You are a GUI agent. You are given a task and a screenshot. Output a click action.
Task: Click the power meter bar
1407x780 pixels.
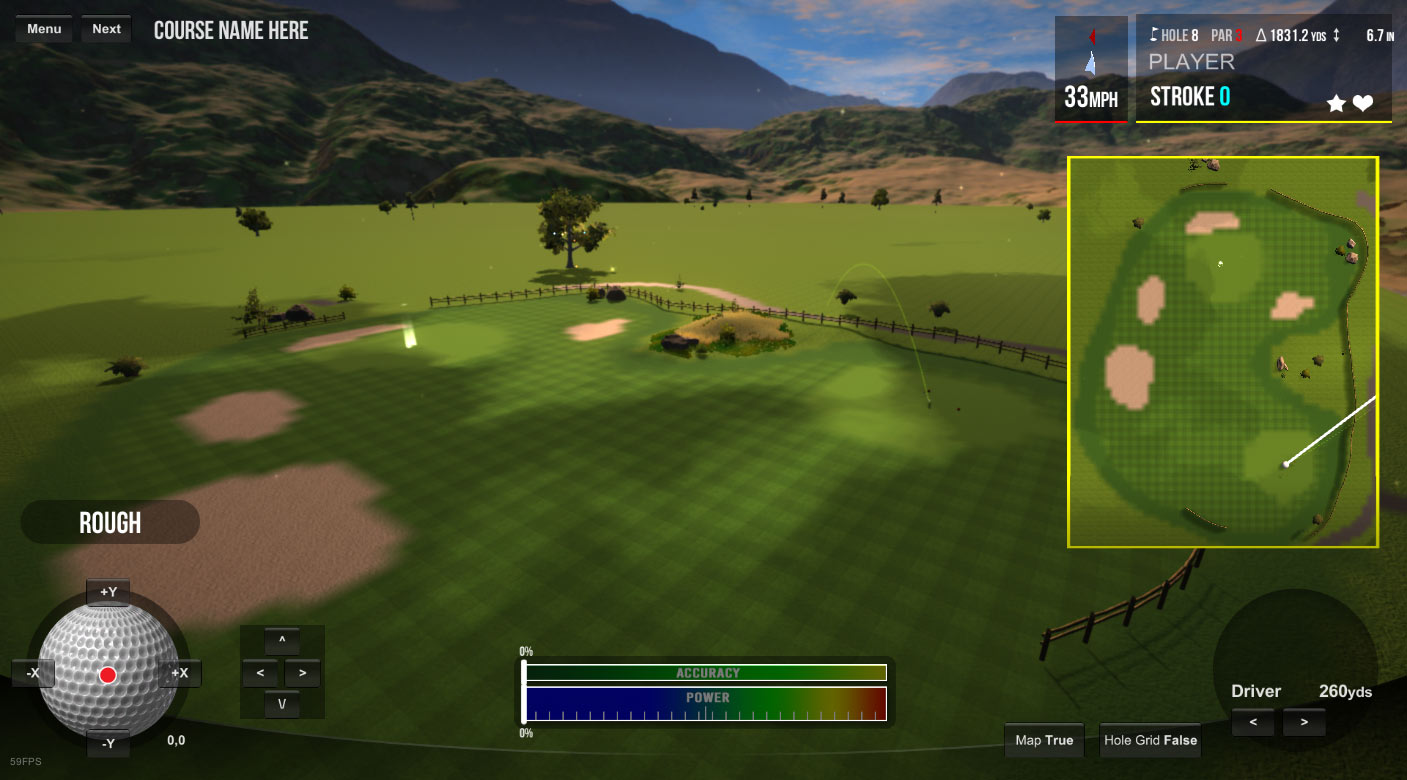pos(706,704)
